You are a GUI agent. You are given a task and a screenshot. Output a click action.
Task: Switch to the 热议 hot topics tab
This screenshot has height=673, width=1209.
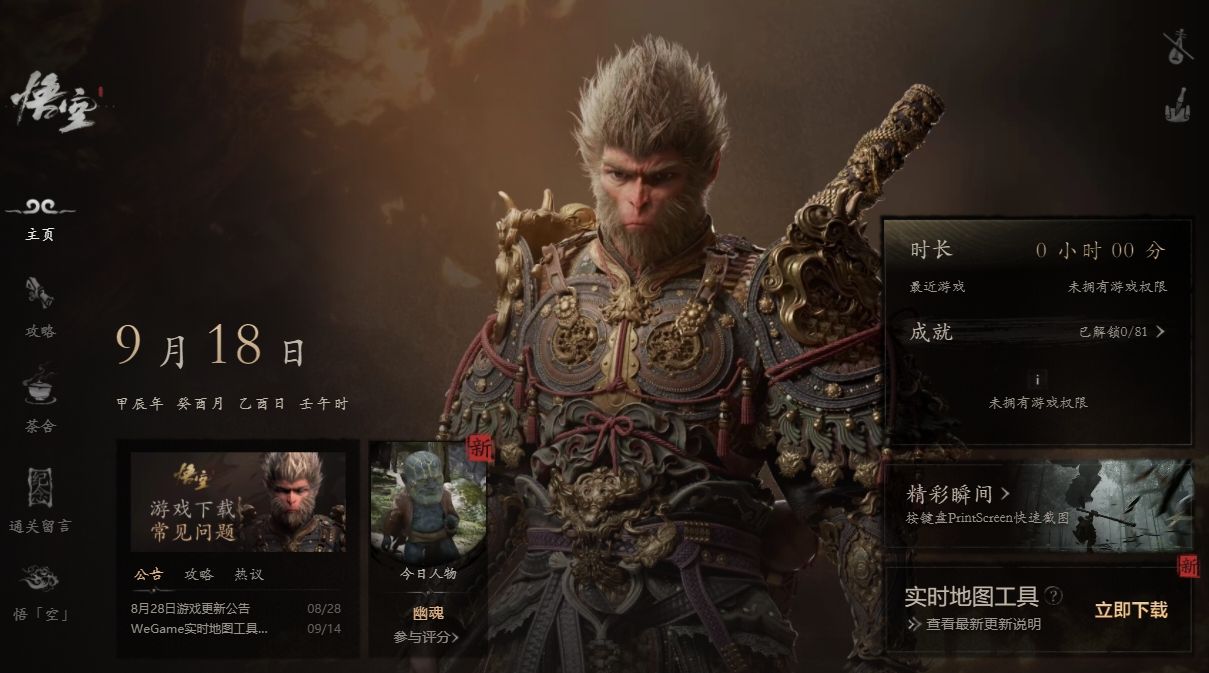[249, 575]
